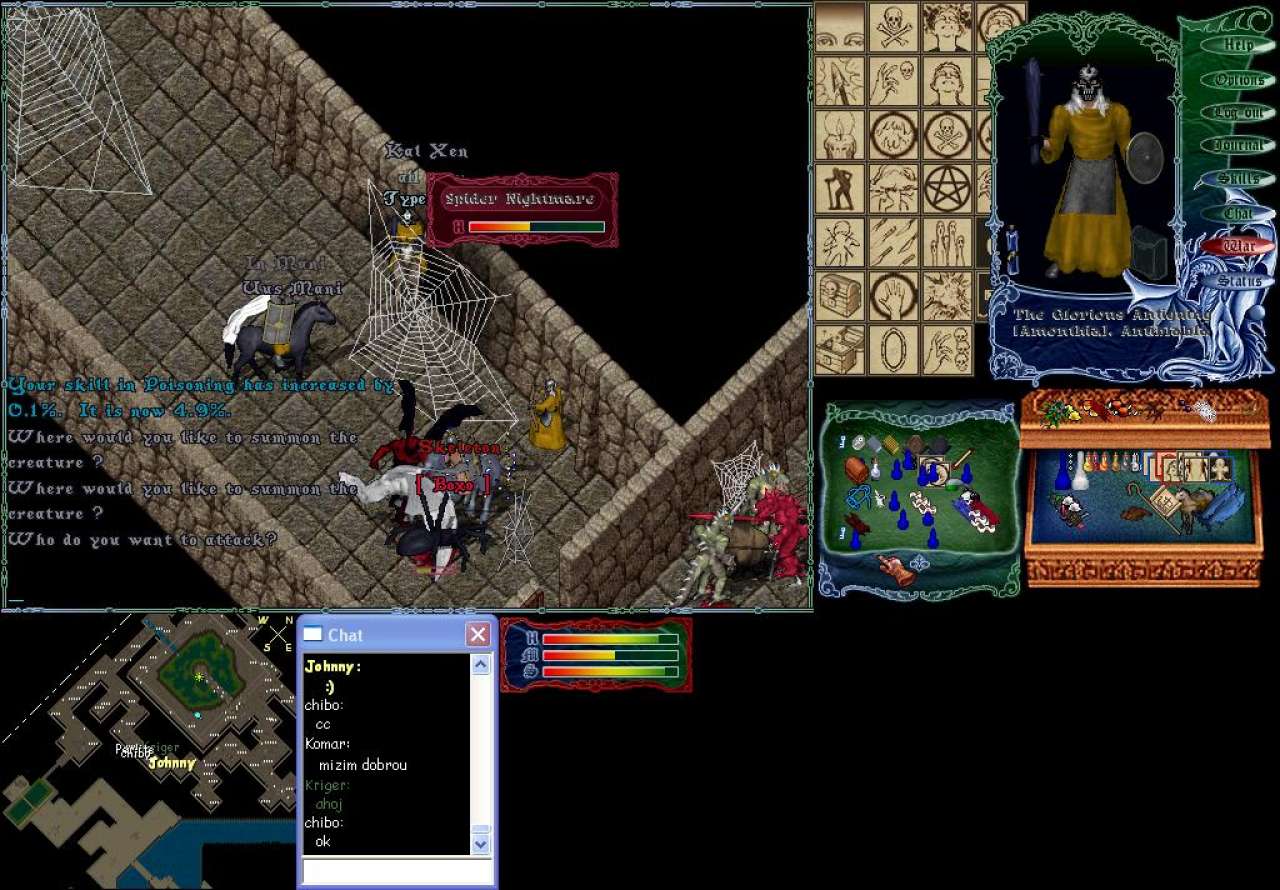Toggle the red War mode button
The width and height of the screenshot is (1280, 890).
[x=1238, y=246]
